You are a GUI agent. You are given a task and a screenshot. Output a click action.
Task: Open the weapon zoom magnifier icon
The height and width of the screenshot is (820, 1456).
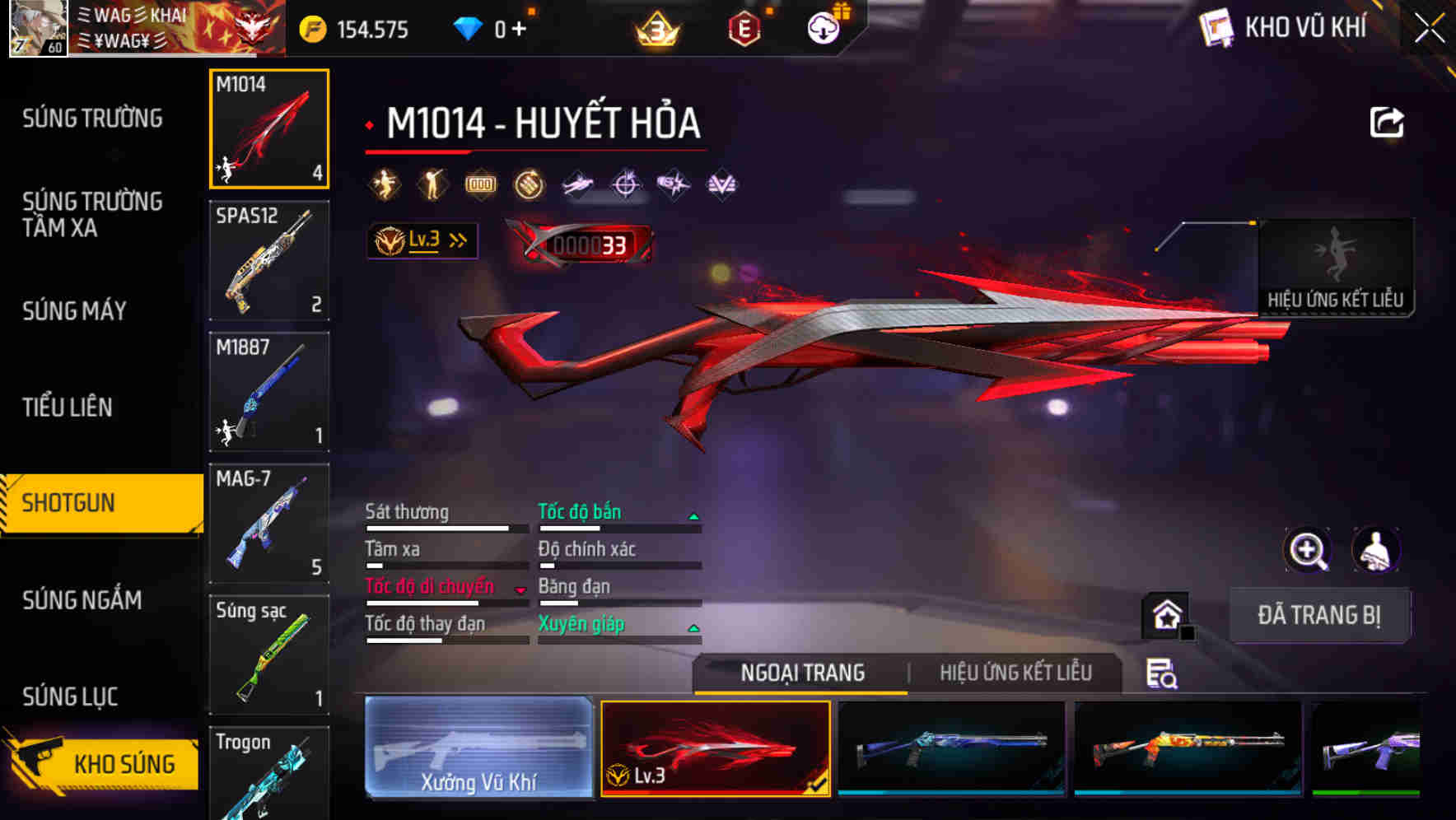point(1308,550)
